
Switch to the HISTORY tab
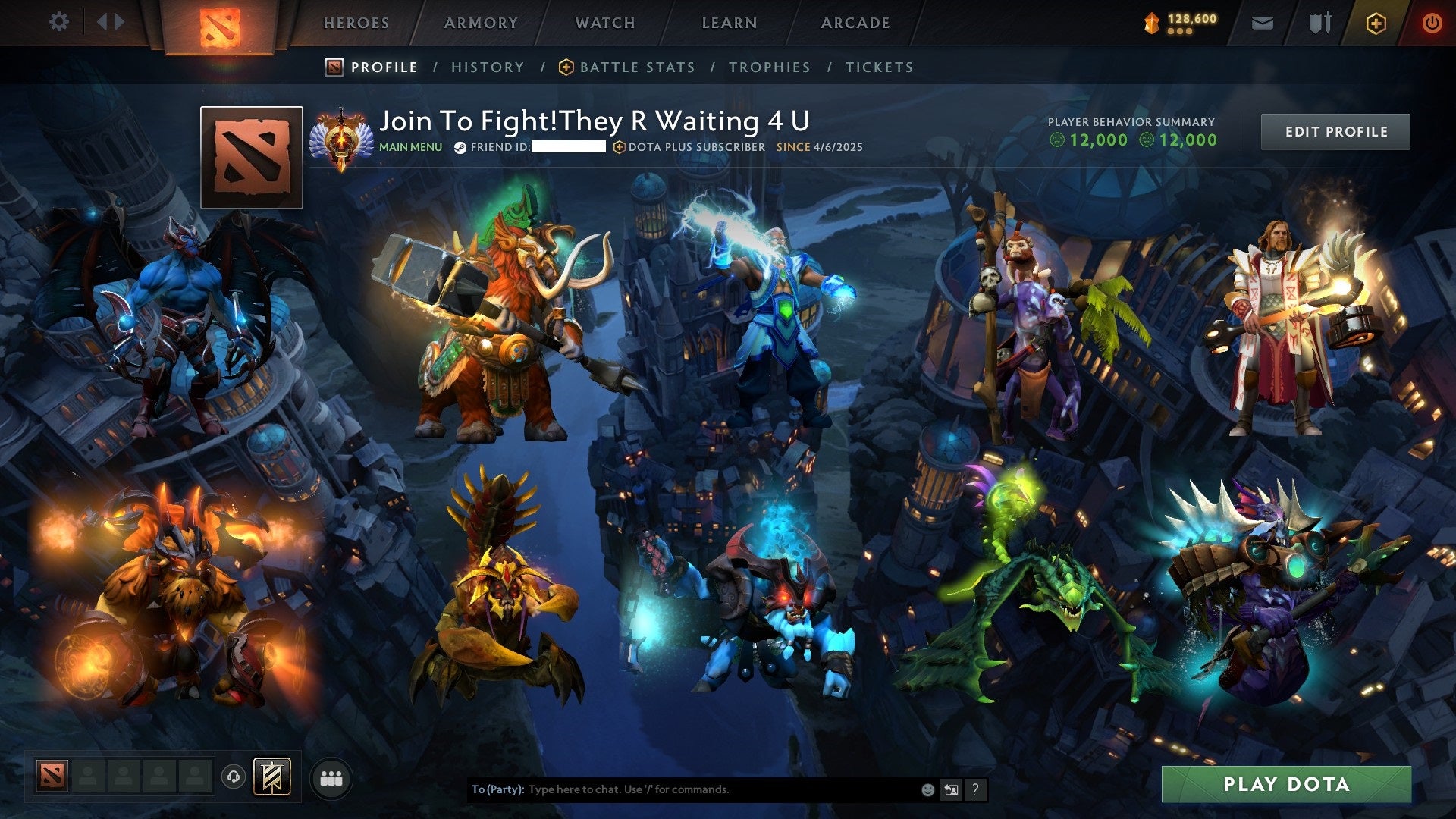tap(487, 67)
